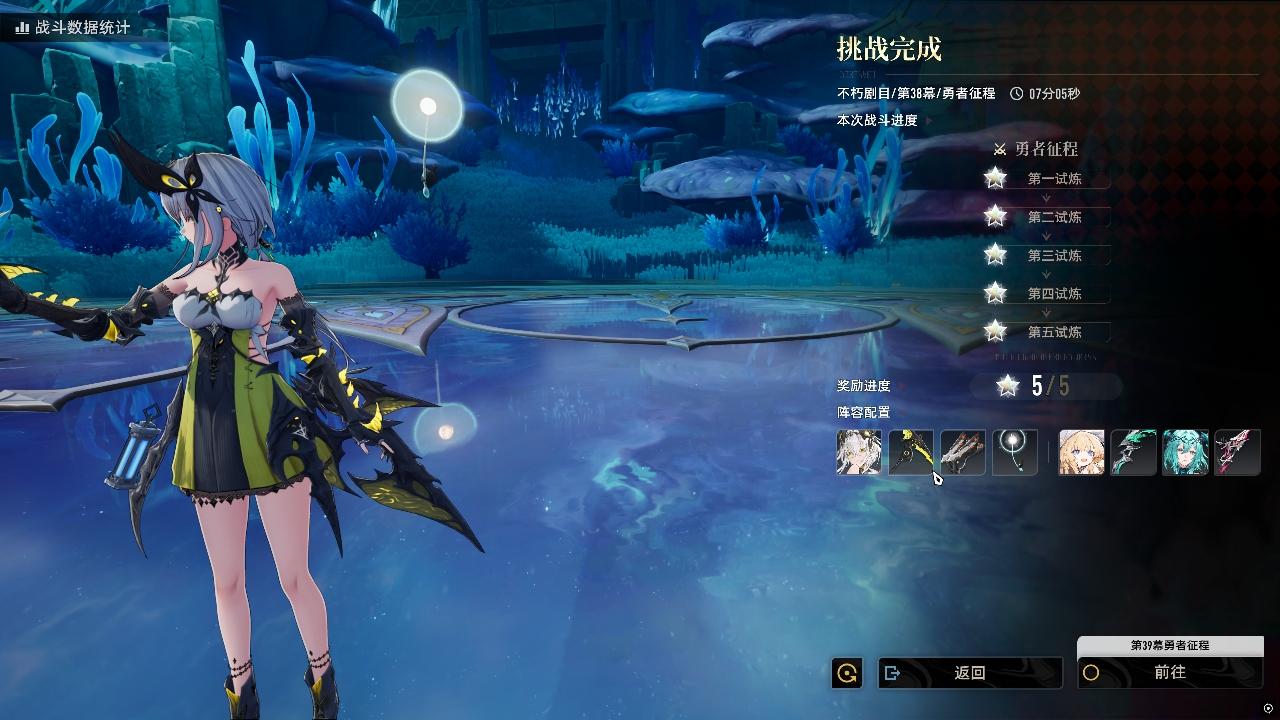Select the glowing white orb icon

coord(1014,452)
